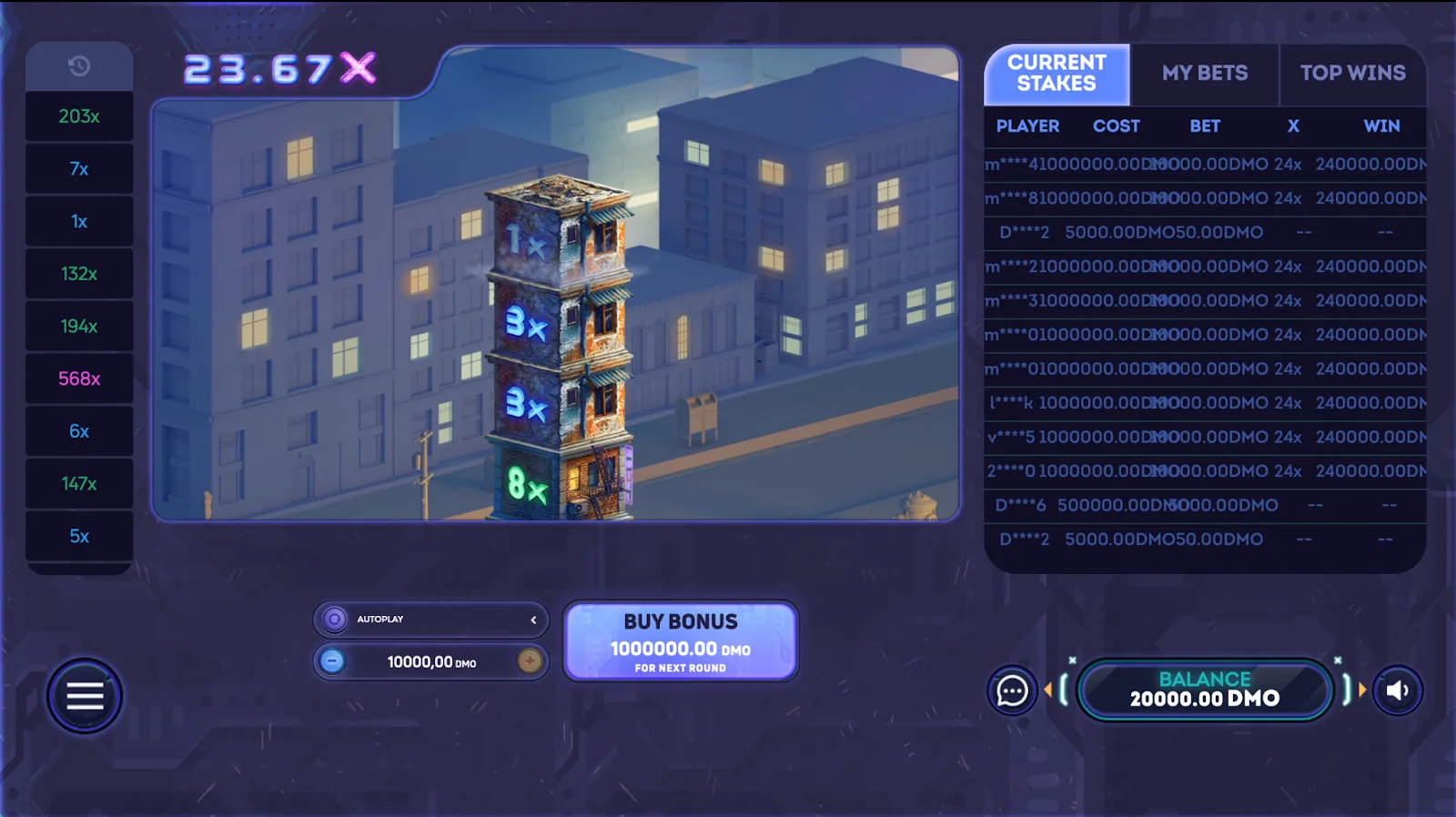Buy bonus for next round
Image resolution: width=1456 pixels, height=817 pixels.
(x=681, y=641)
